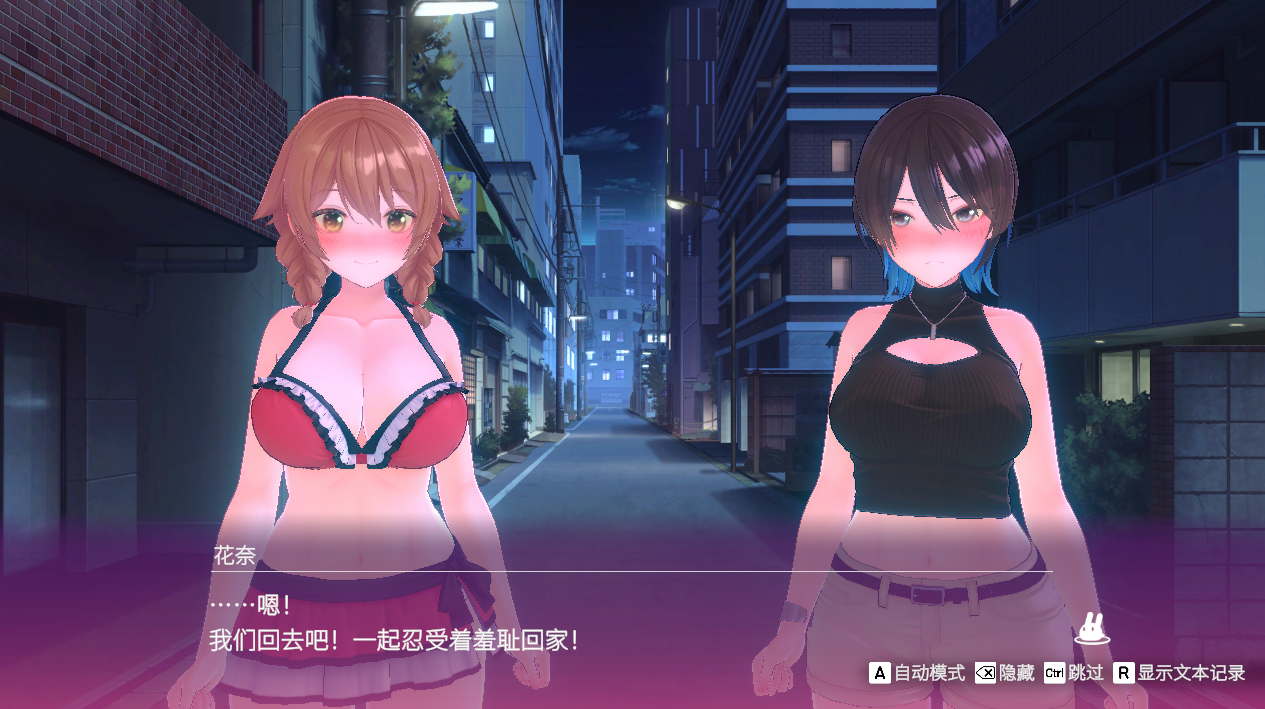
Task: Show the text log (显示文本记录)
Action: [1180, 673]
